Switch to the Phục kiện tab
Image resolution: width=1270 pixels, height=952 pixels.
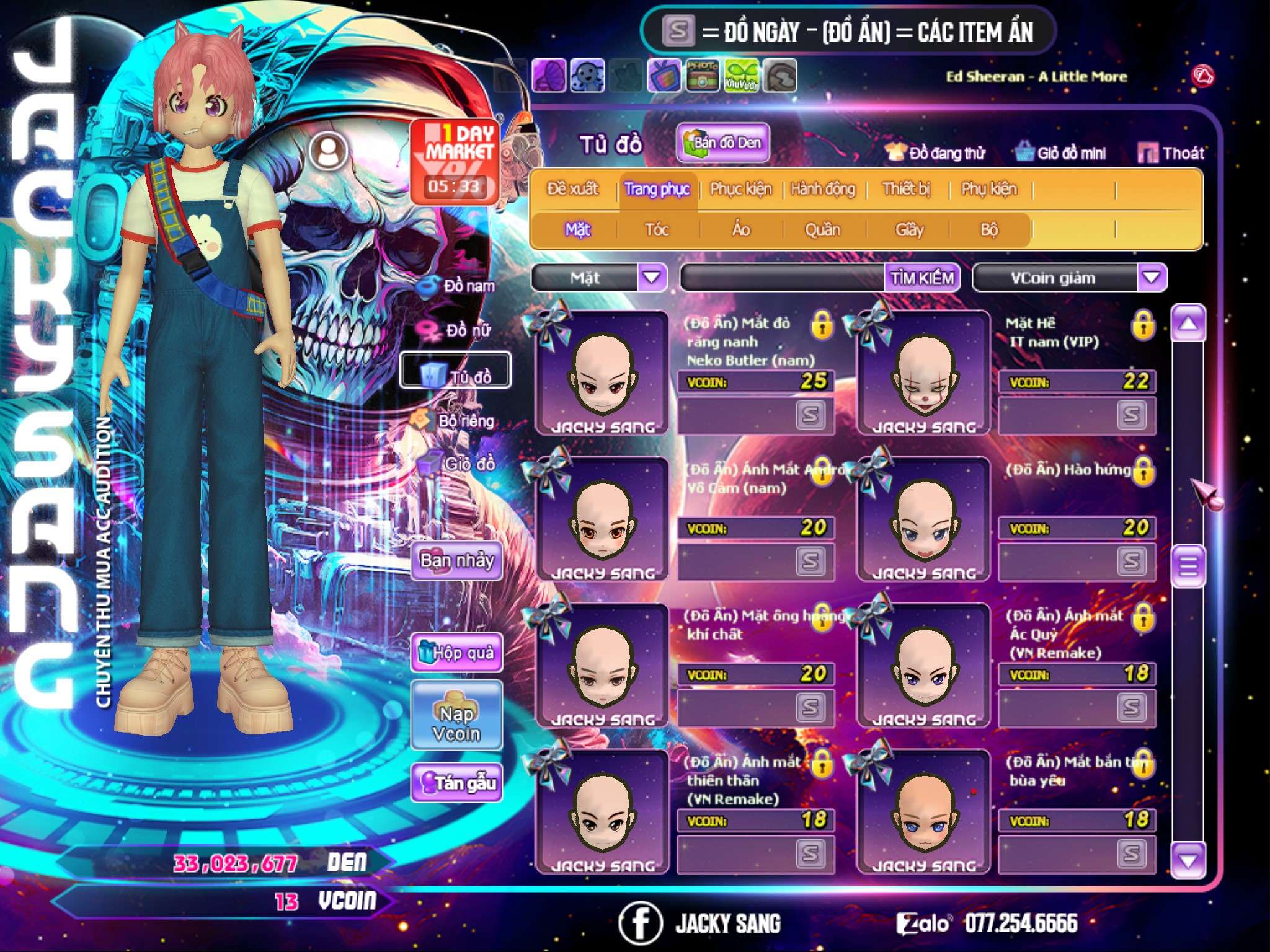click(741, 189)
